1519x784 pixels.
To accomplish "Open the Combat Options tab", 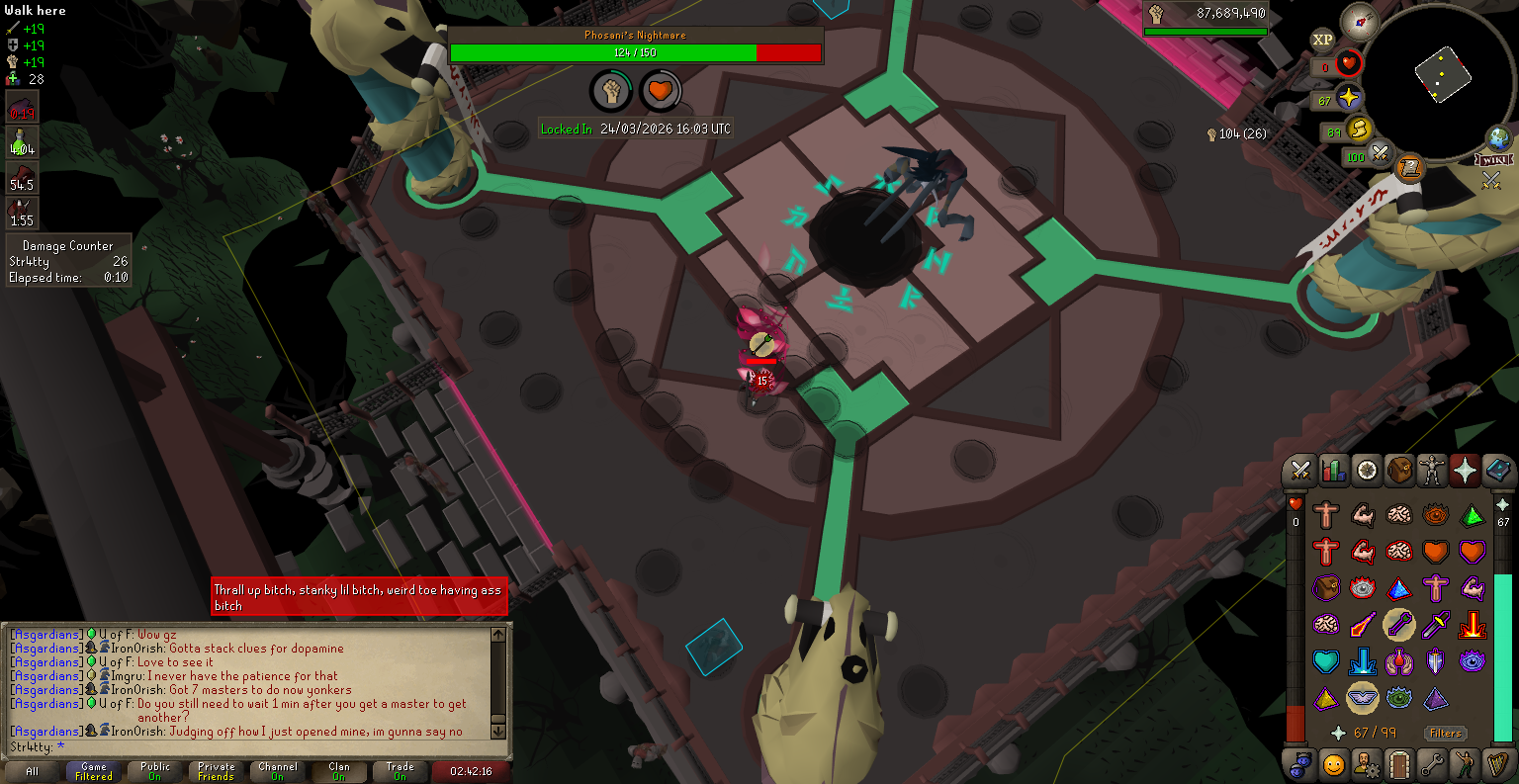I will click(1299, 471).
